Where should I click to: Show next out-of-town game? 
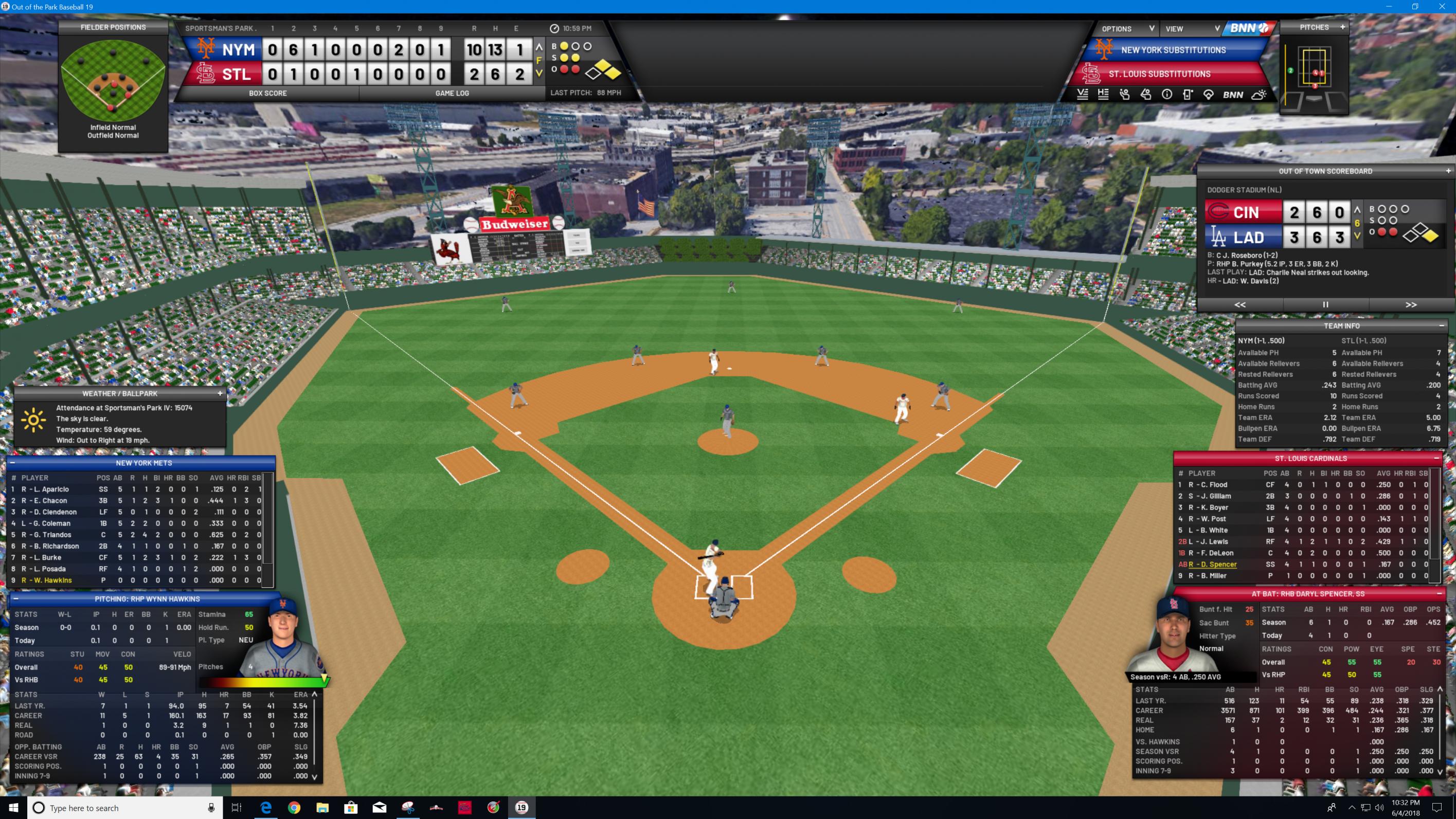tap(1411, 305)
